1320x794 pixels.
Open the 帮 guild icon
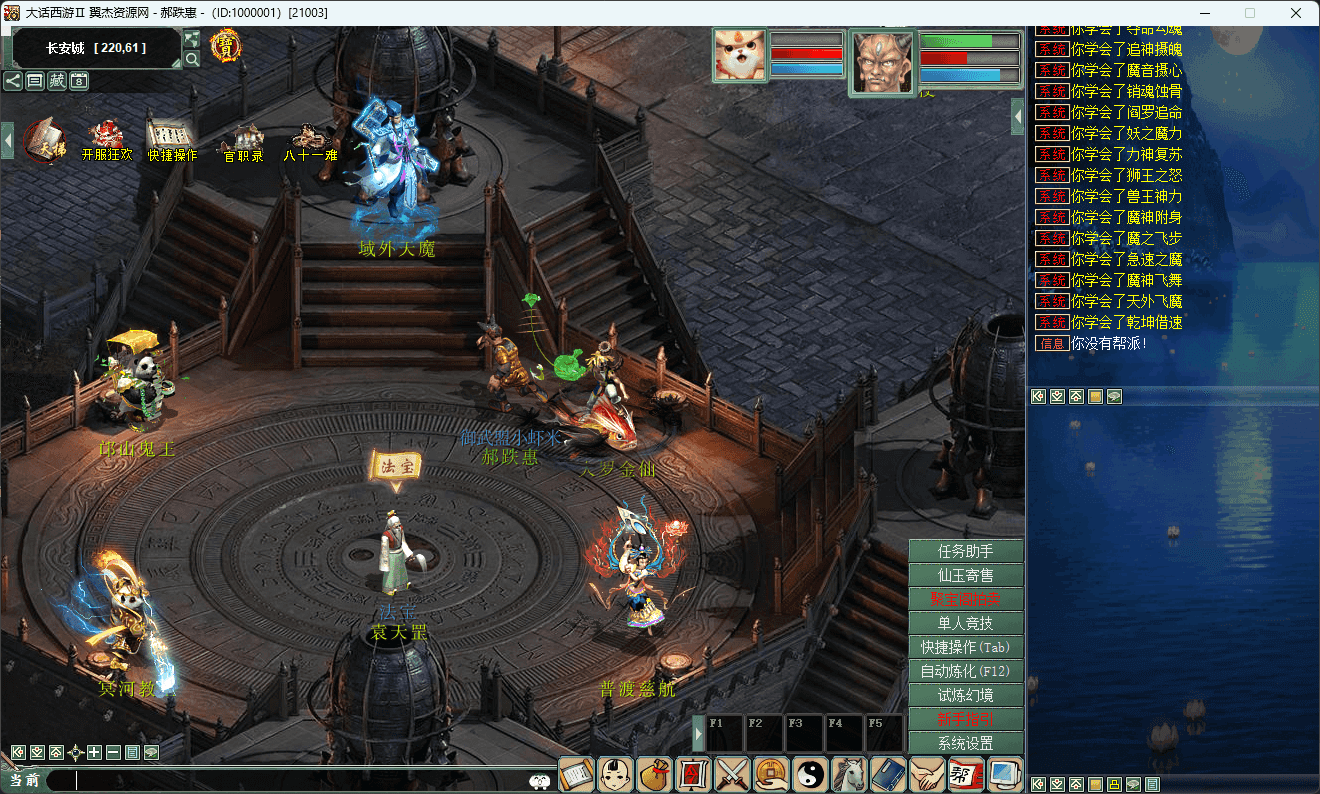click(x=966, y=775)
